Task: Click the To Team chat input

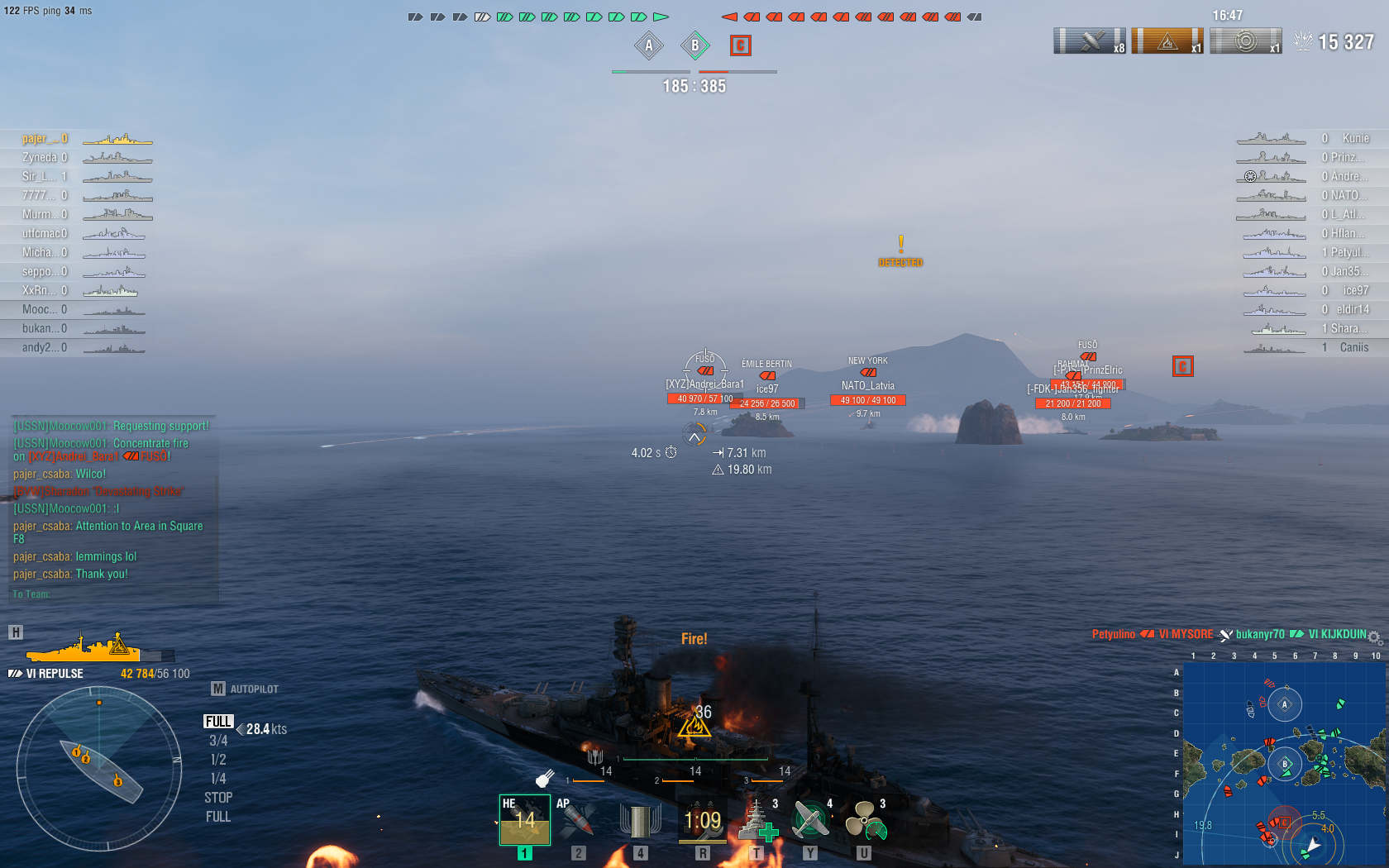Action: (112, 594)
